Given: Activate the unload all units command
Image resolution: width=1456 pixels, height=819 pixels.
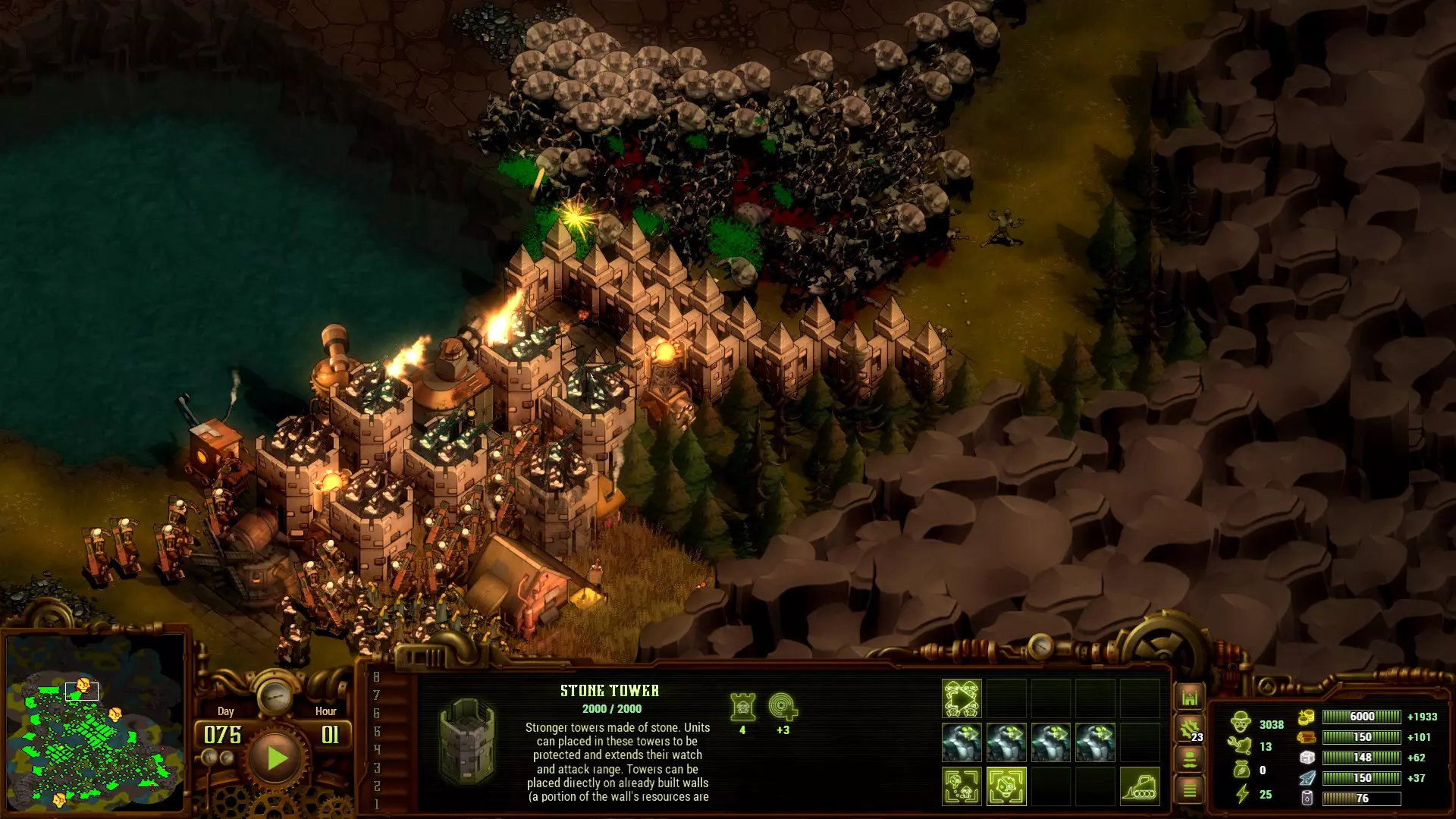Looking at the screenshot, I should coord(962,698).
